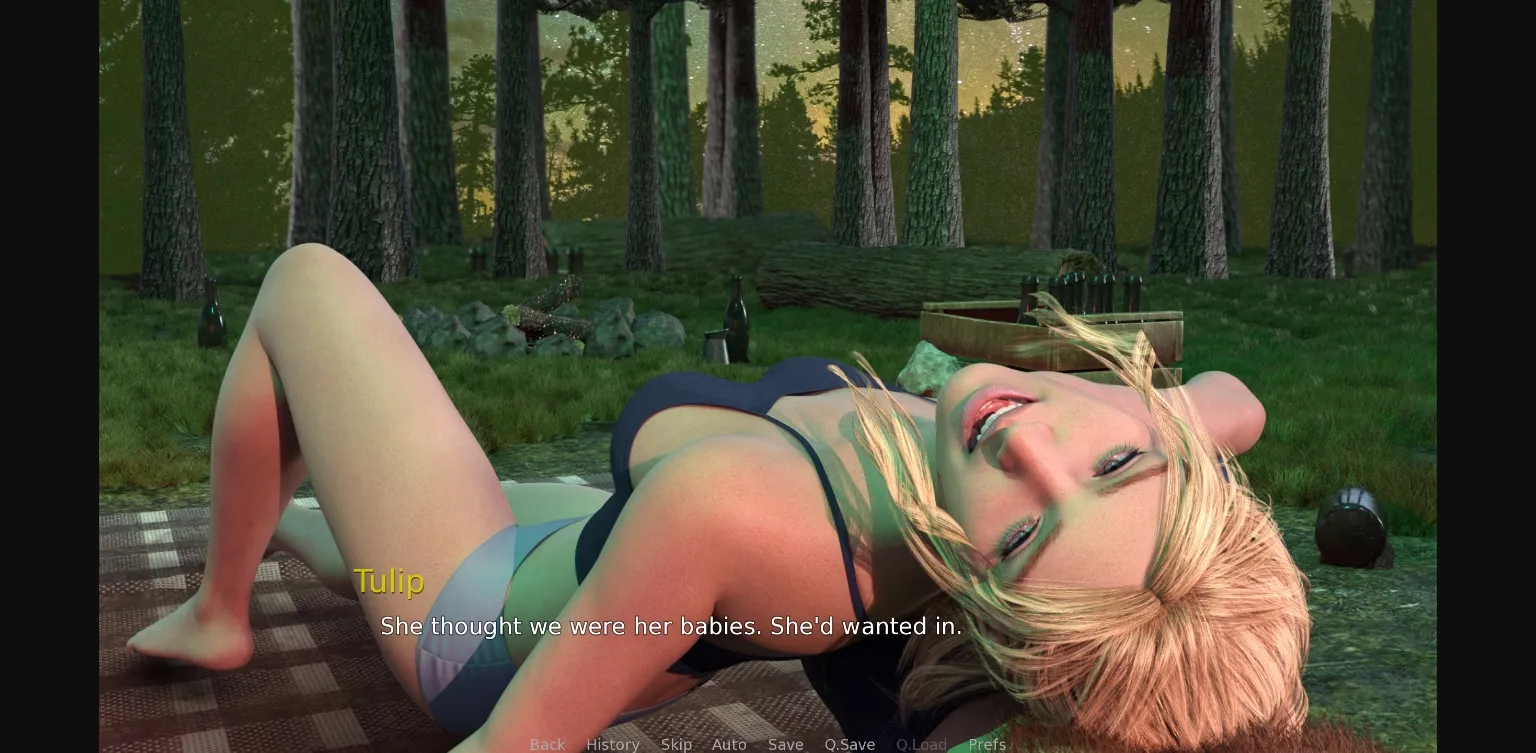Image resolution: width=1536 pixels, height=753 pixels.
Task: Toggle Skip mode to fast-forward dialogue
Action: coord(676,744)
